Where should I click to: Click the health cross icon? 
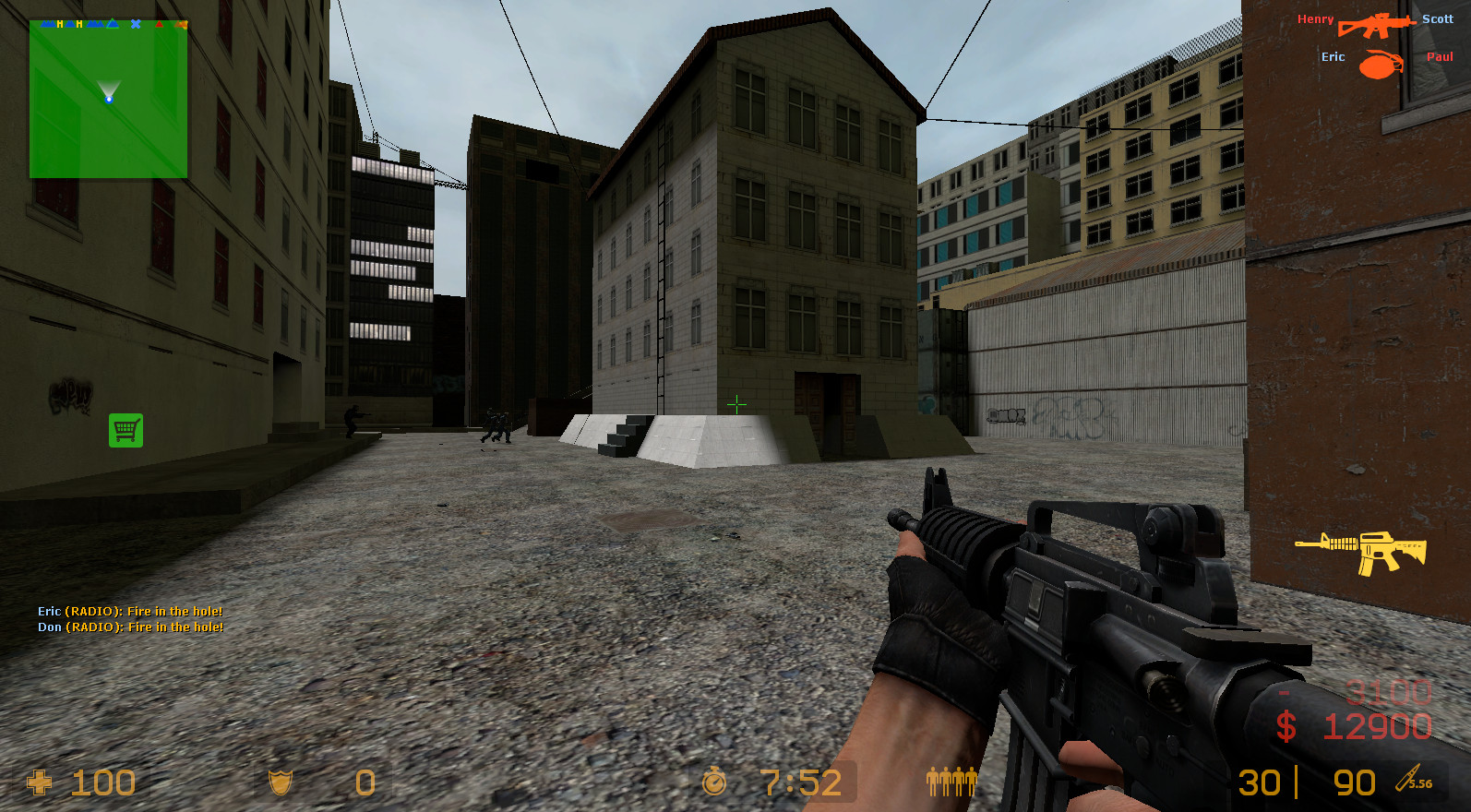point(39,783)
